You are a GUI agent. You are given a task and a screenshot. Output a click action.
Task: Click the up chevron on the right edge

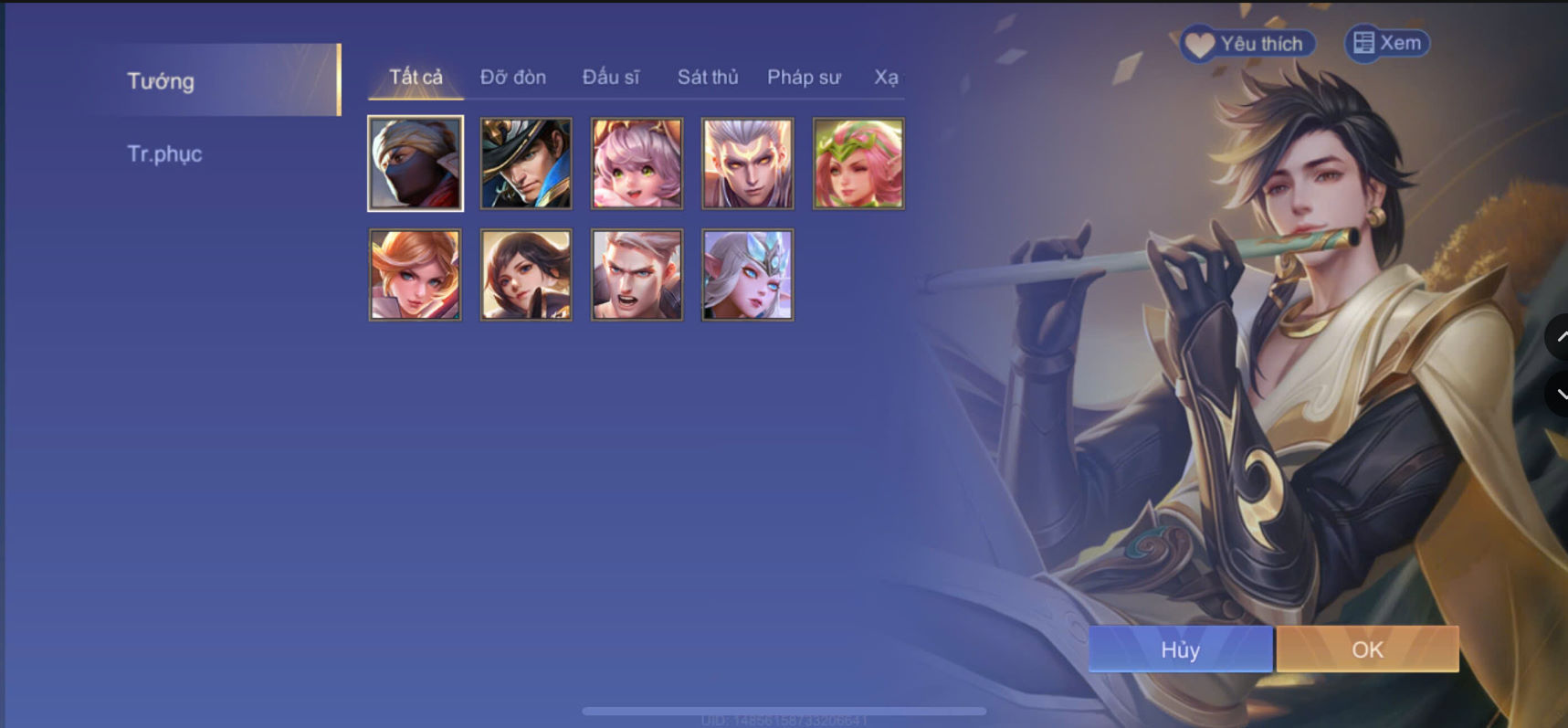tap(1560, 336)
